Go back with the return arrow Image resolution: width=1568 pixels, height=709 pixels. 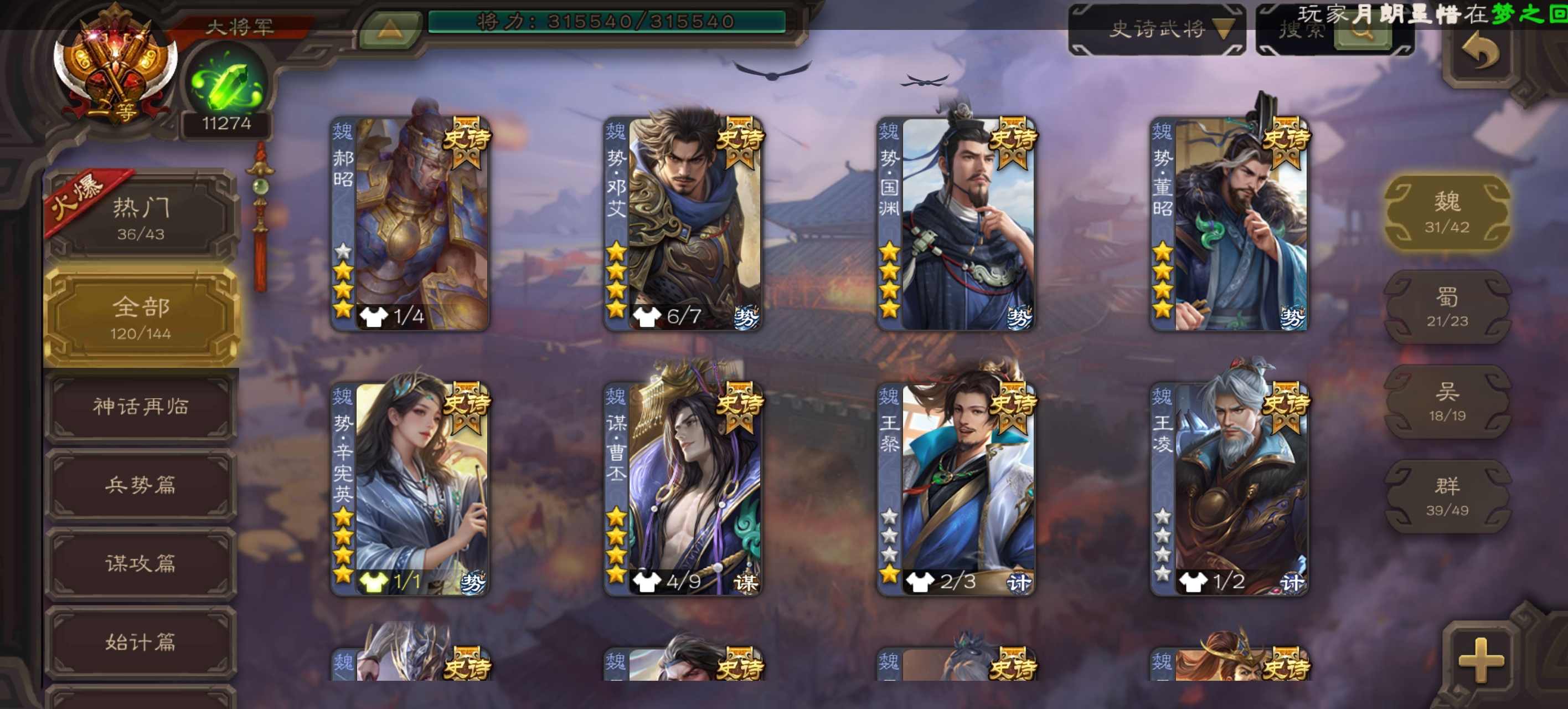(1480, 52)
